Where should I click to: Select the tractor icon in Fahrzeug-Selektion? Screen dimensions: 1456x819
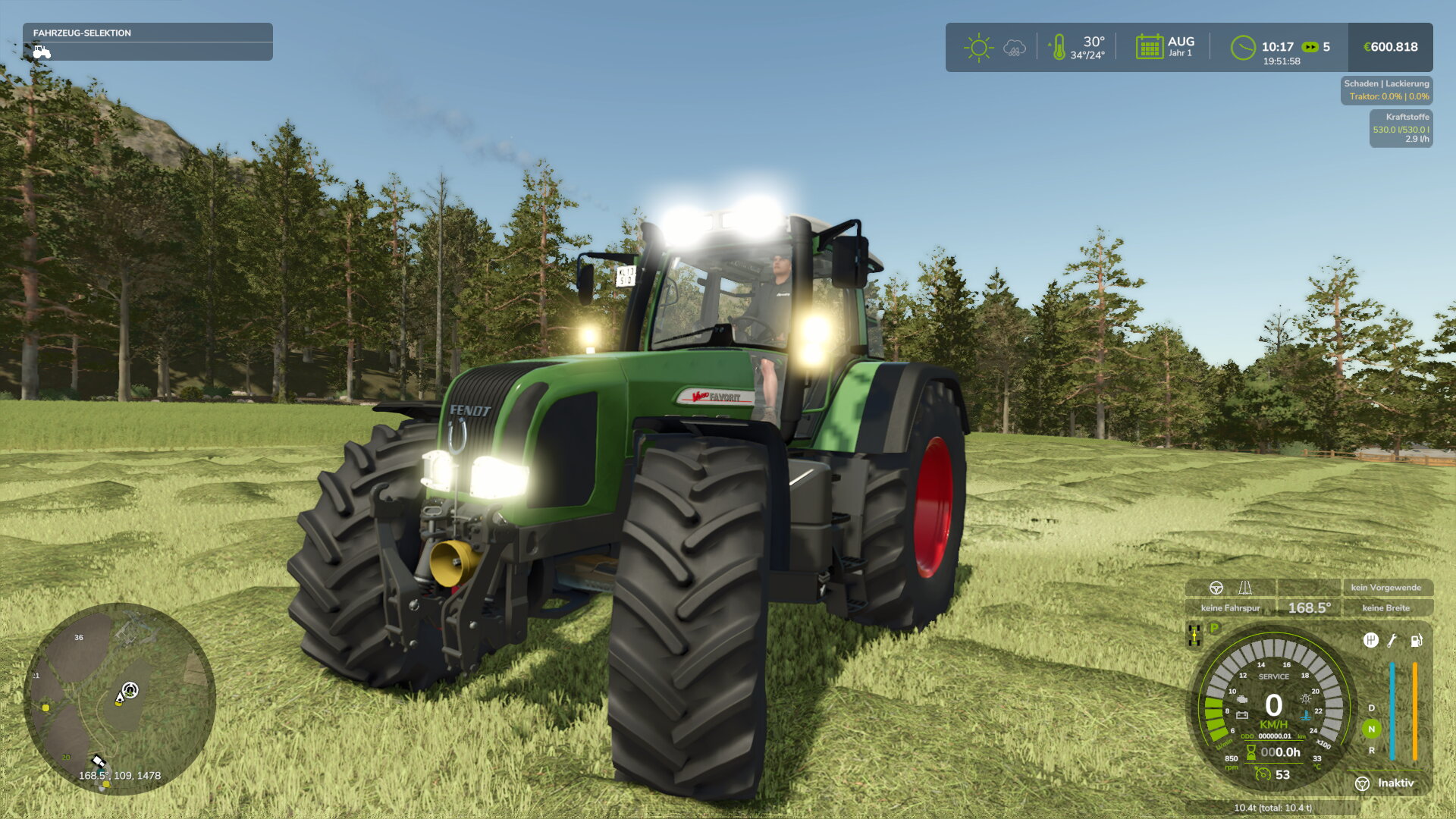click(x=42, y=52)
